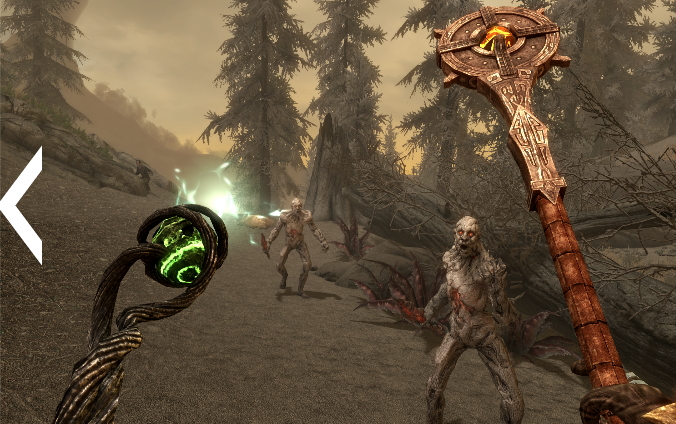Go to the previous image with left arrow
Image resolution: width=676 pixels, height=424 pixels.
pyautogui.click(x=21, y=205)
